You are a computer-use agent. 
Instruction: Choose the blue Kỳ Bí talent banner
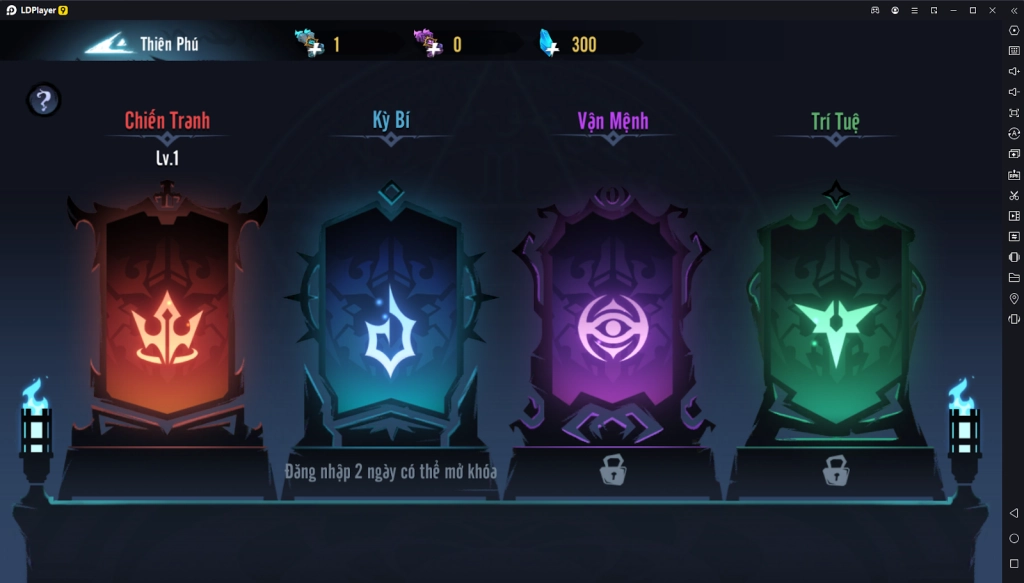(x=390, y=318)
